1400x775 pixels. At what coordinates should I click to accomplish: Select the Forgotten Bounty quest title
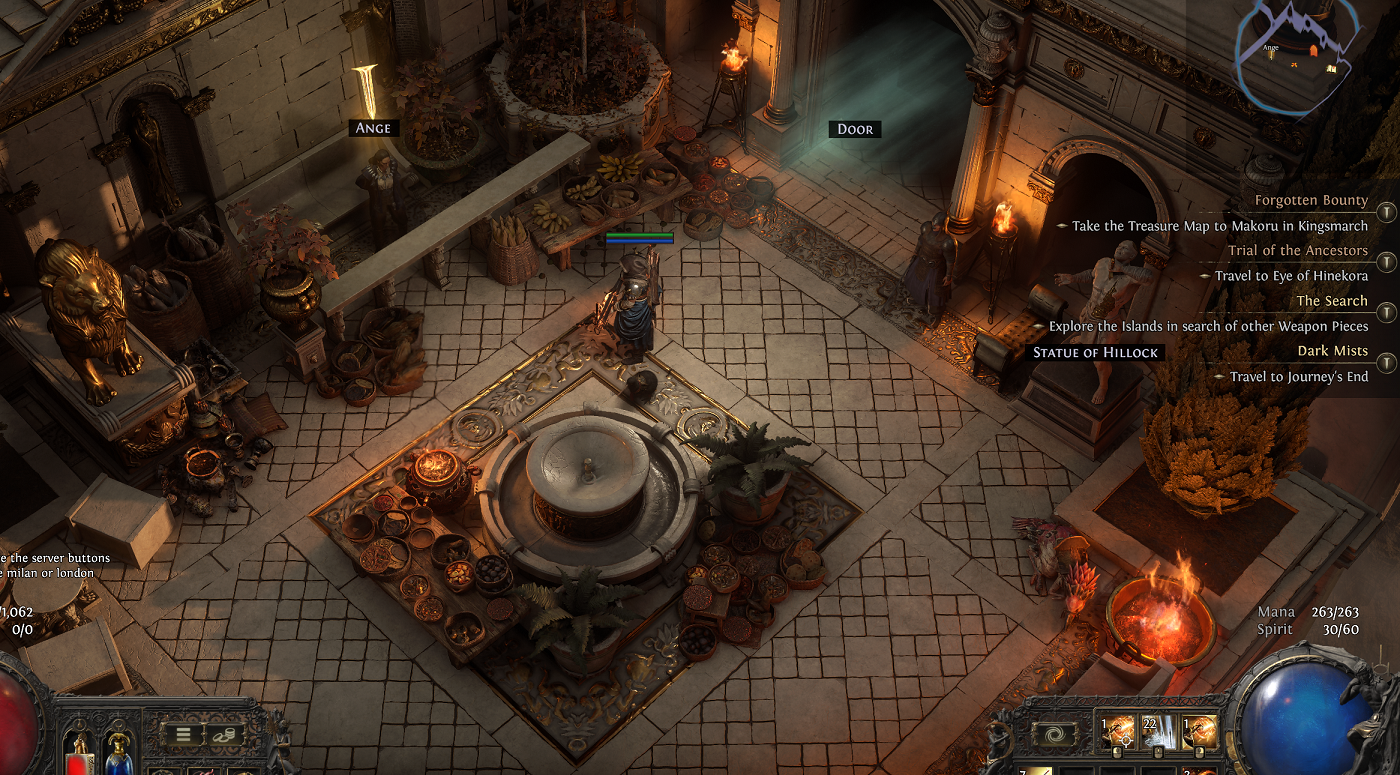[x=1311, y=200]
